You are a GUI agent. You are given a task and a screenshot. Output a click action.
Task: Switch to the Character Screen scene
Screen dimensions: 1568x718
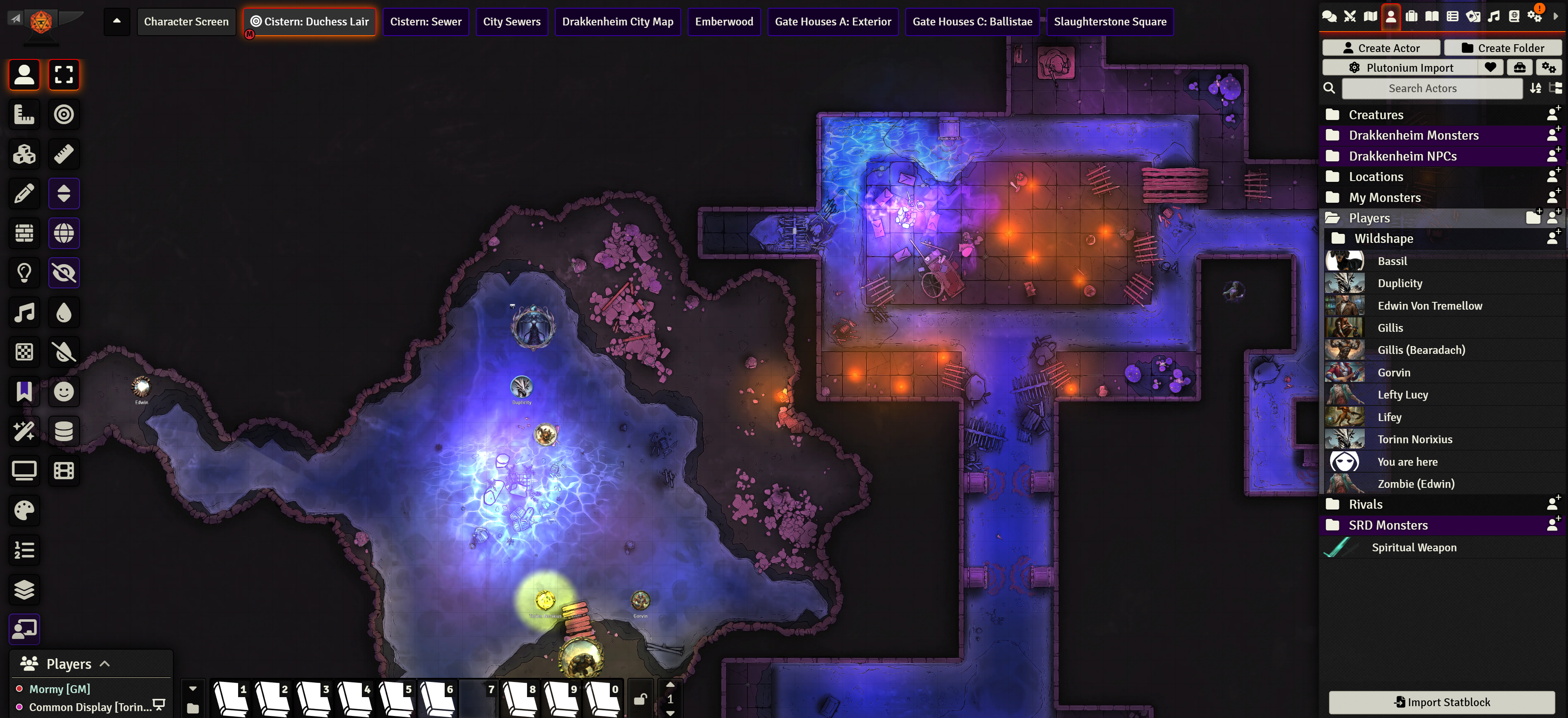[186, 22]
